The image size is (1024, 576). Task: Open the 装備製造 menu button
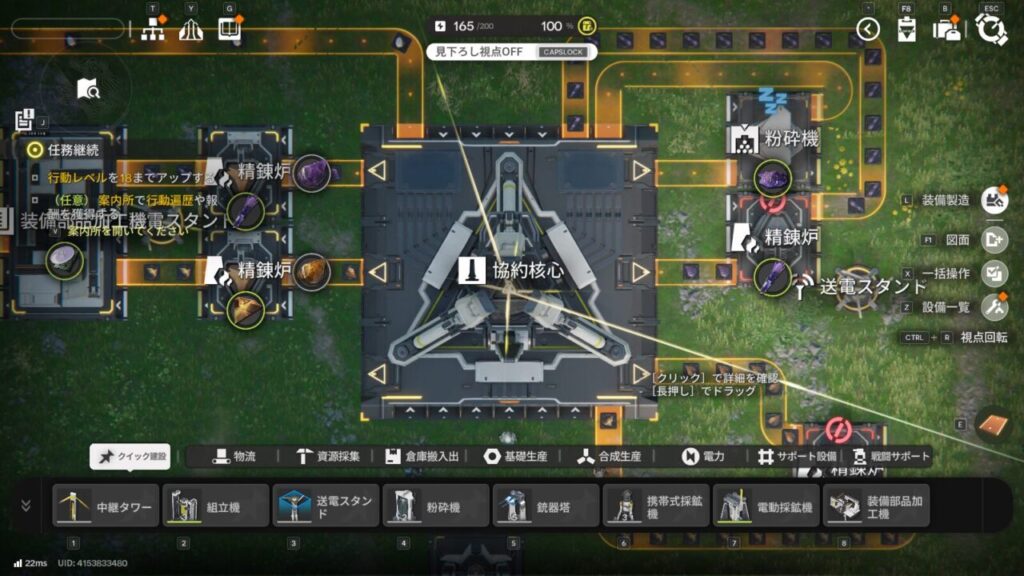click(x=994, y=200)
